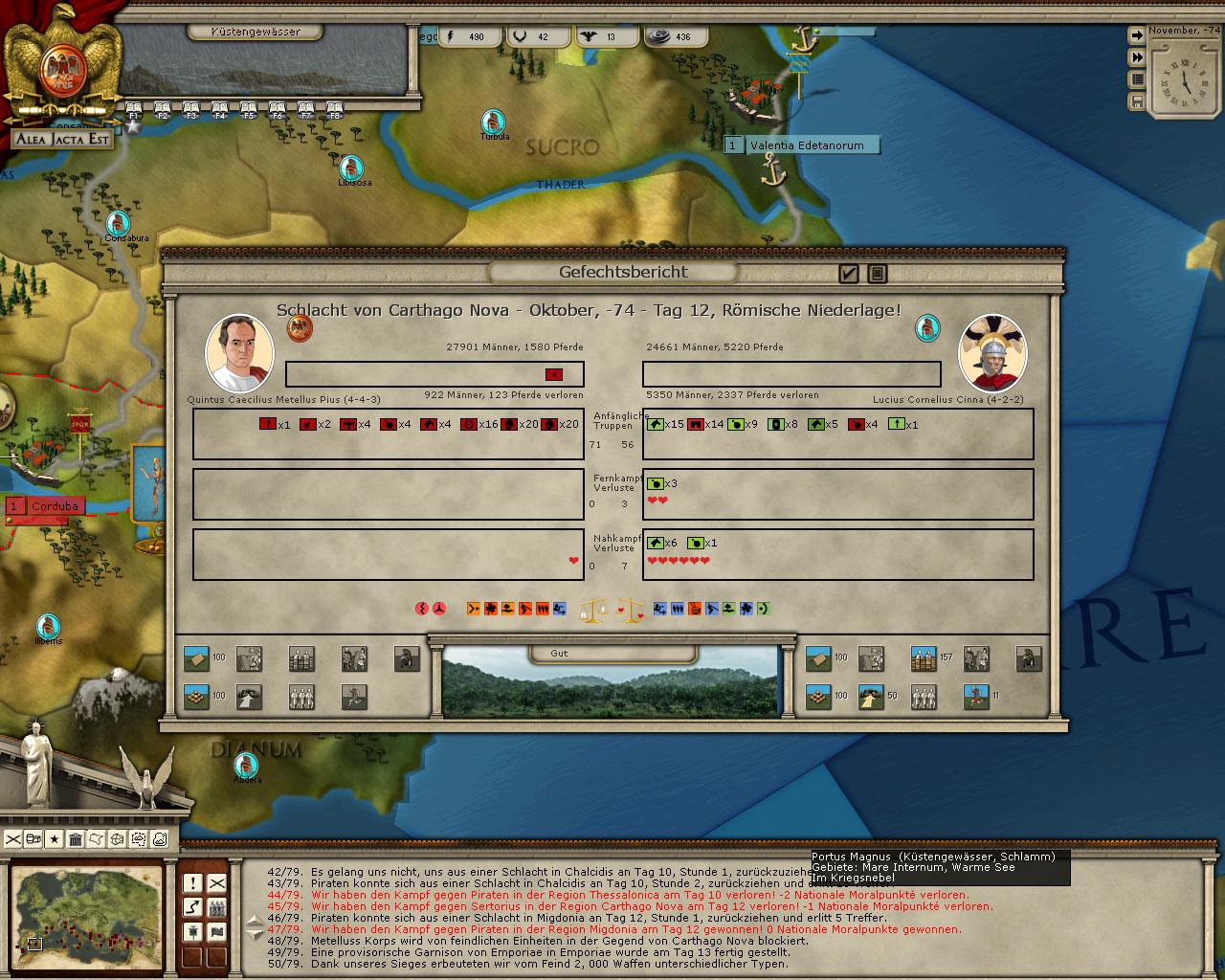Viewport: 1225px width, 980px height.
Task: End the turn with the single arrow button
Action: coord(1137,35)
